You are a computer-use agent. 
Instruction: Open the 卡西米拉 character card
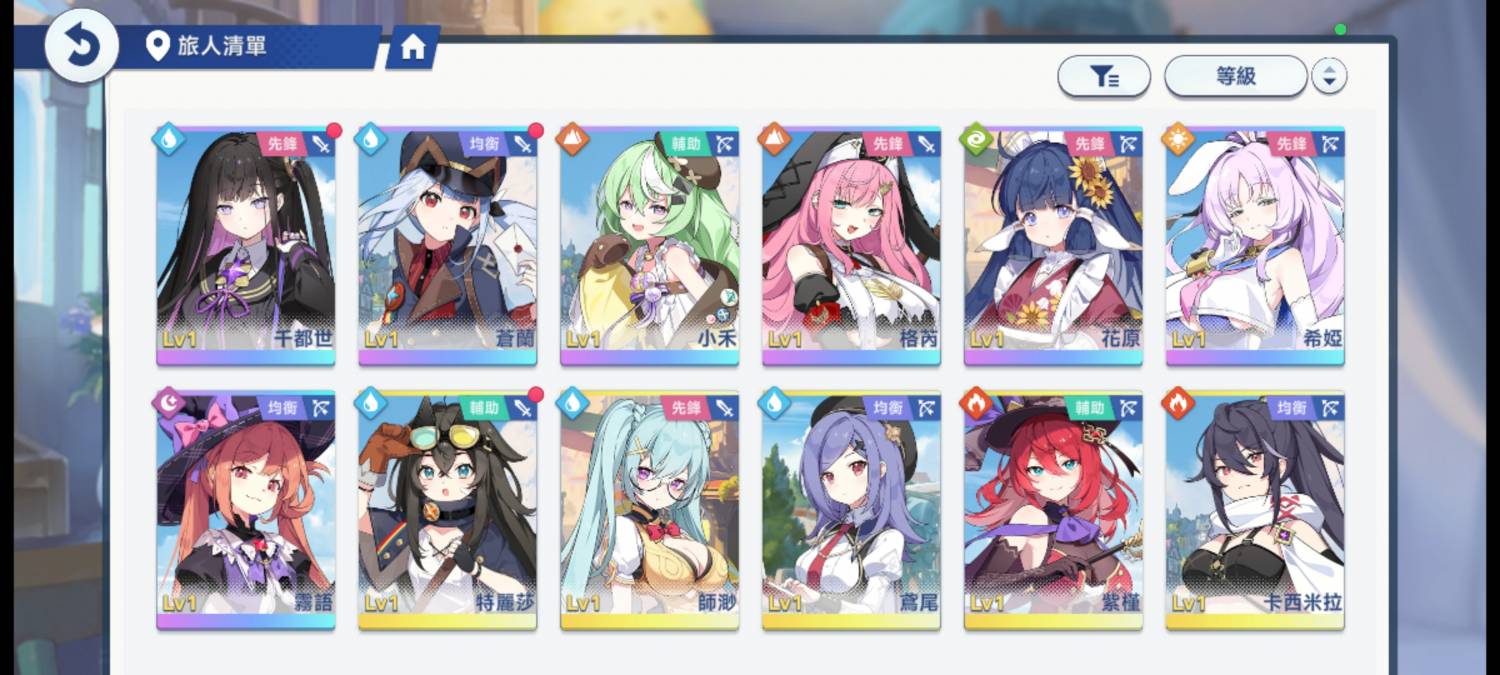(1255, 510)
